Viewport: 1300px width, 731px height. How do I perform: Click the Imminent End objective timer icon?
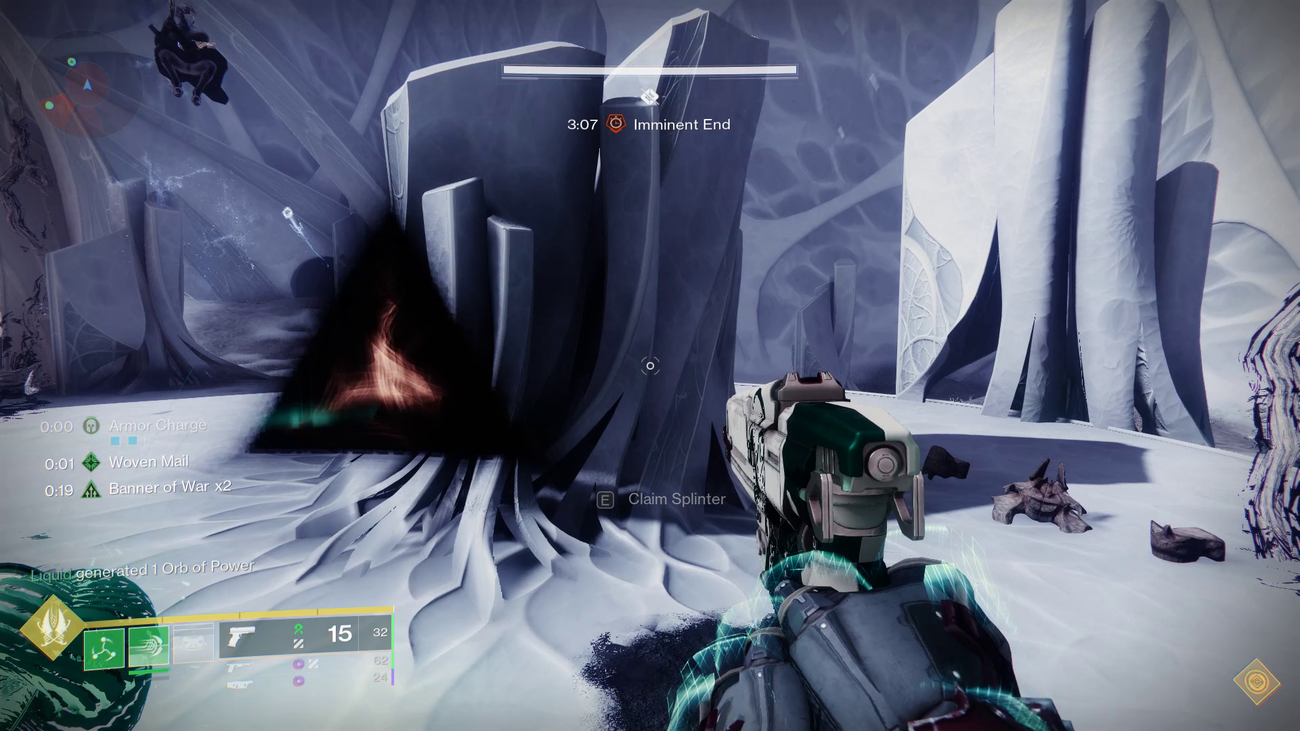tap(614, 125)
